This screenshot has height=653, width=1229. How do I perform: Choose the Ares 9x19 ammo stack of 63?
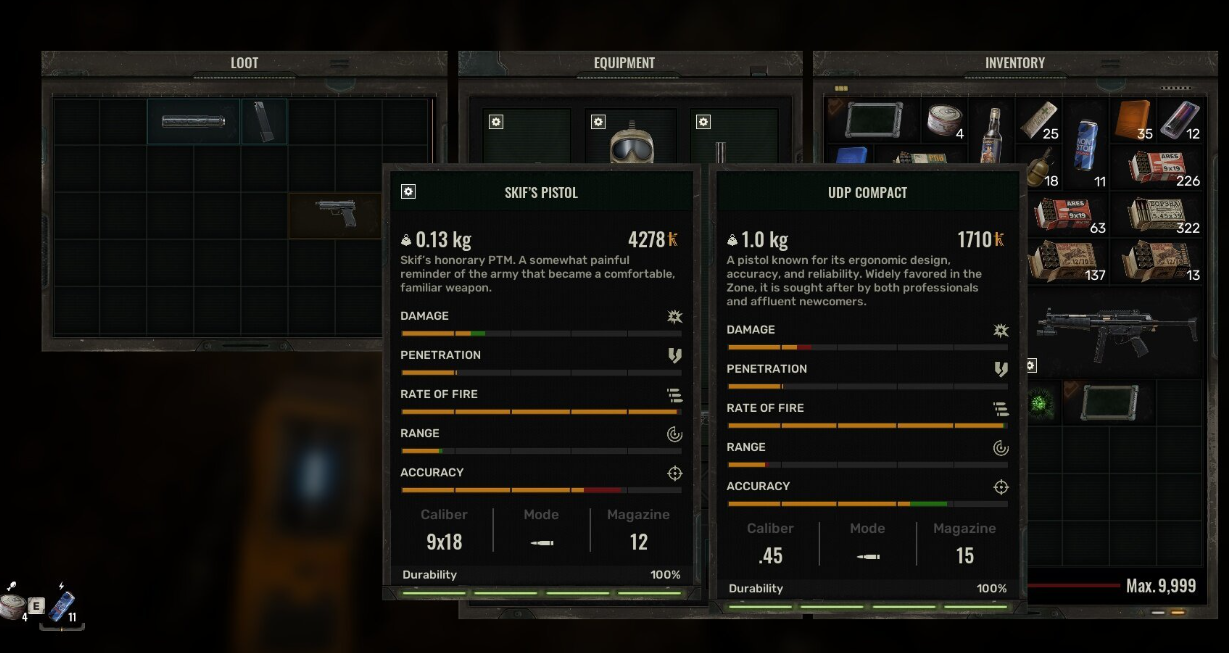tap(1062, 214)
